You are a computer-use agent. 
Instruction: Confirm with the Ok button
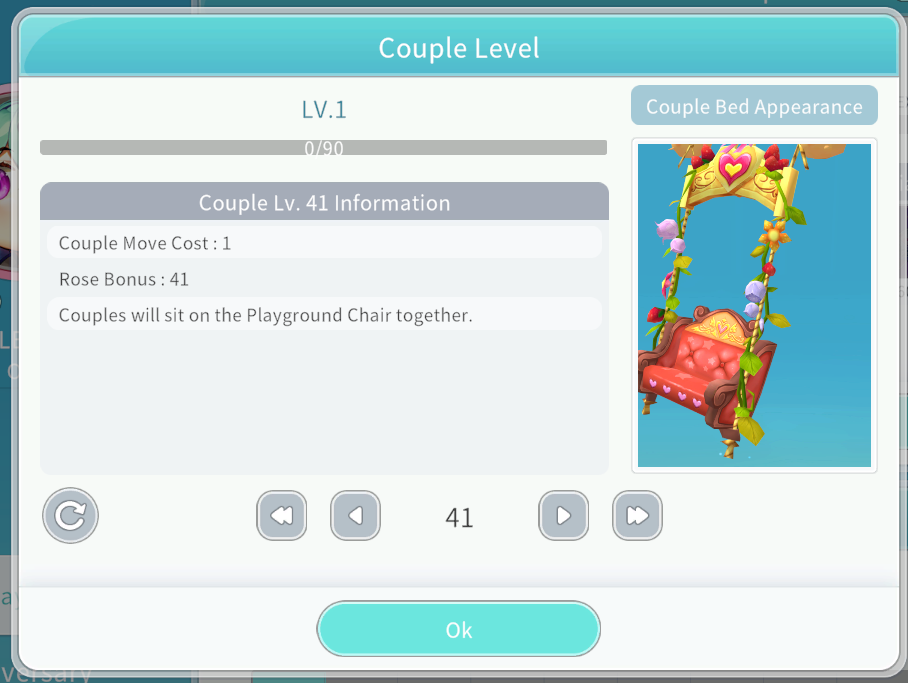(459, 629)
